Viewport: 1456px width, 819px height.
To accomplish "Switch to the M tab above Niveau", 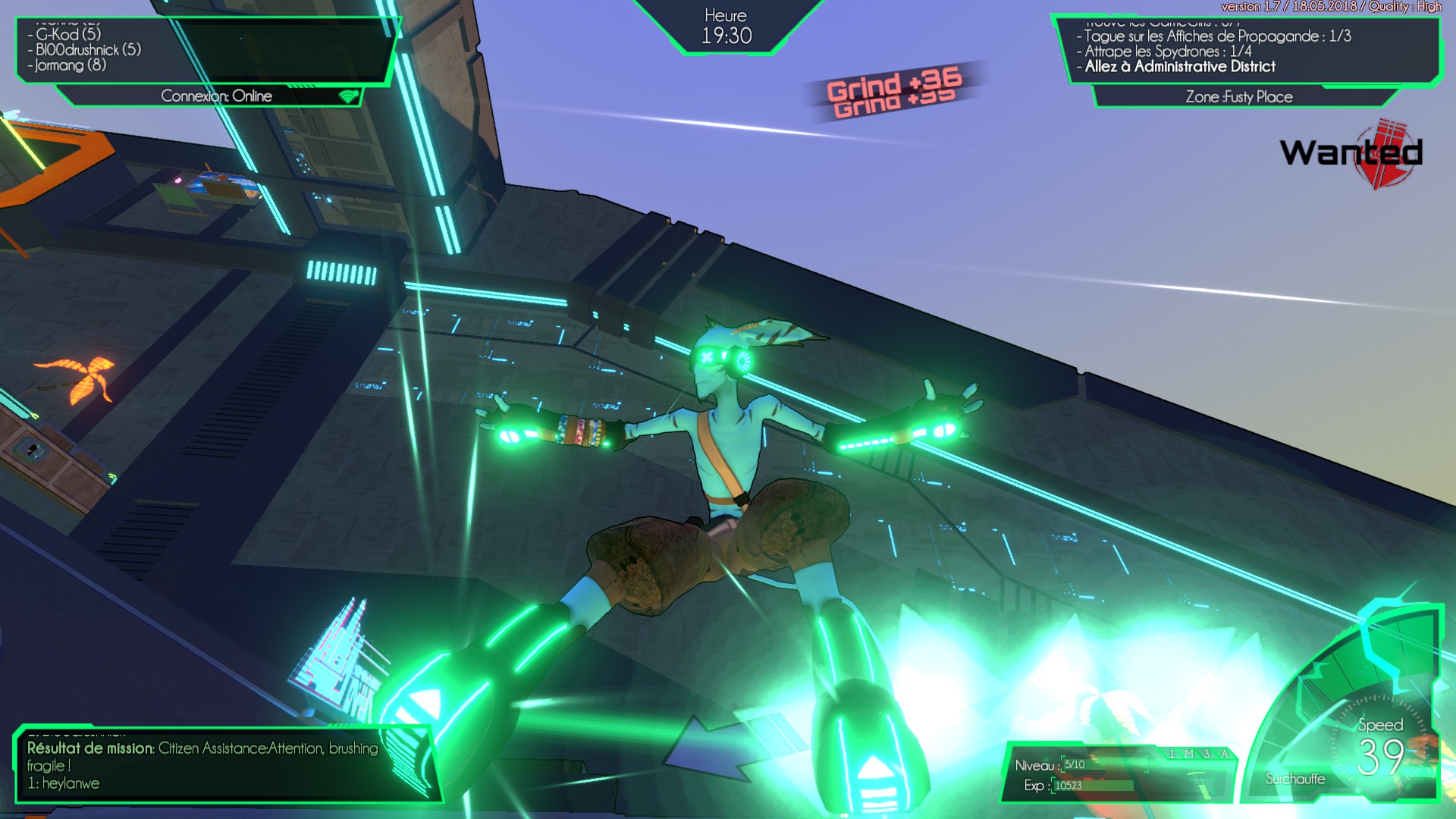I will coord(1189,753).
